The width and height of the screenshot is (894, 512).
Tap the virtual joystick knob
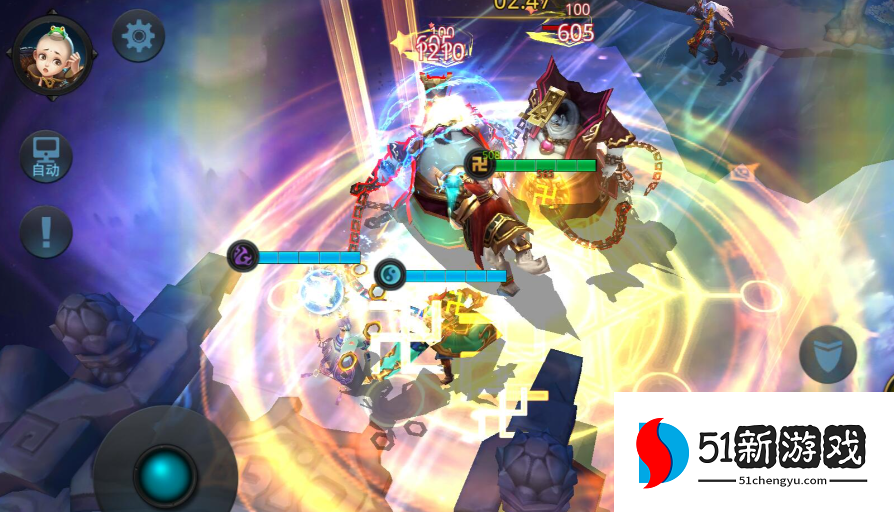165,473
